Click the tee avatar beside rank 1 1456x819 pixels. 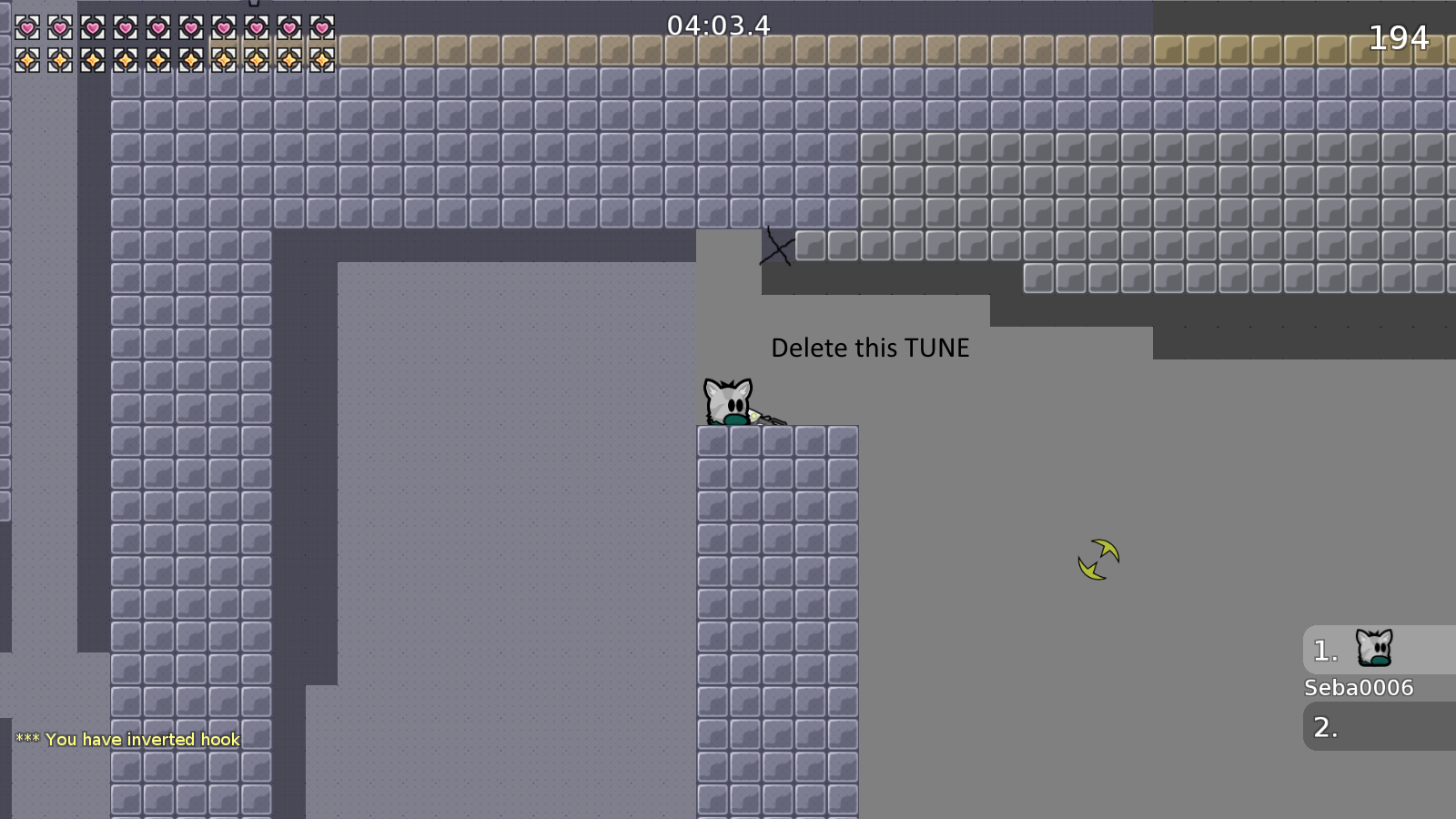click(1374, 648)
